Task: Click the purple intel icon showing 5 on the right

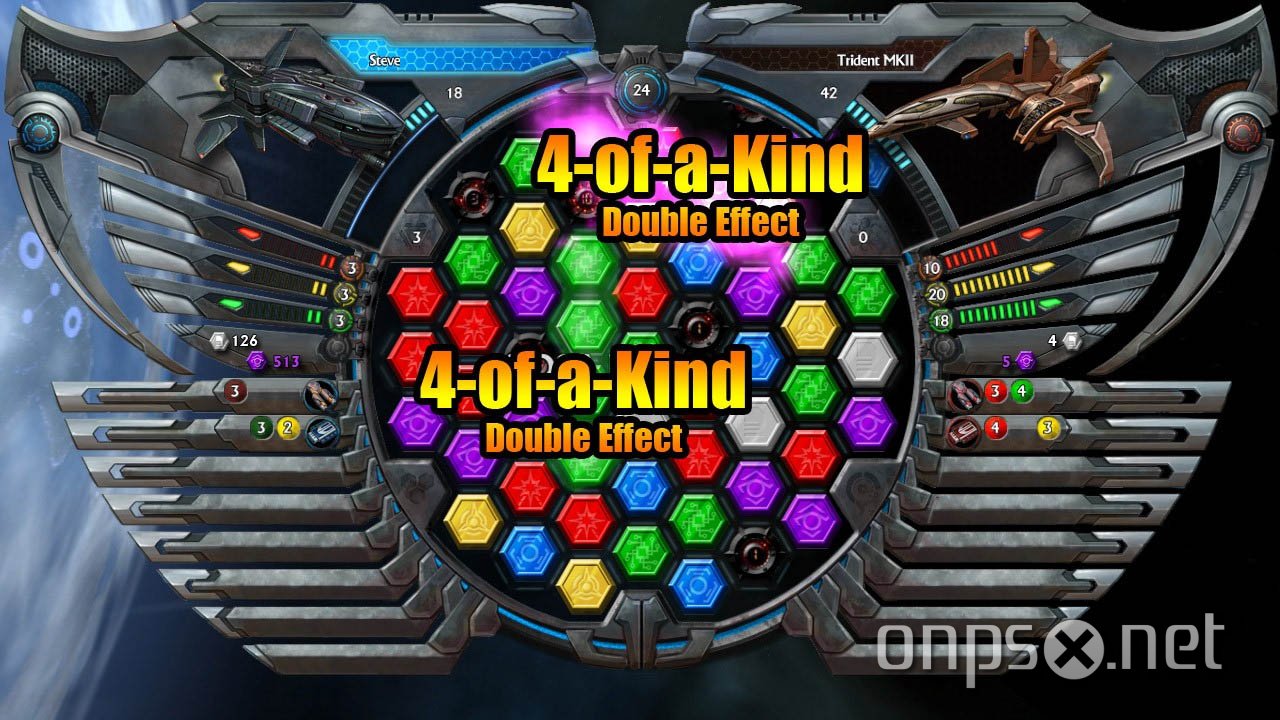Action: coord(1025,361)
